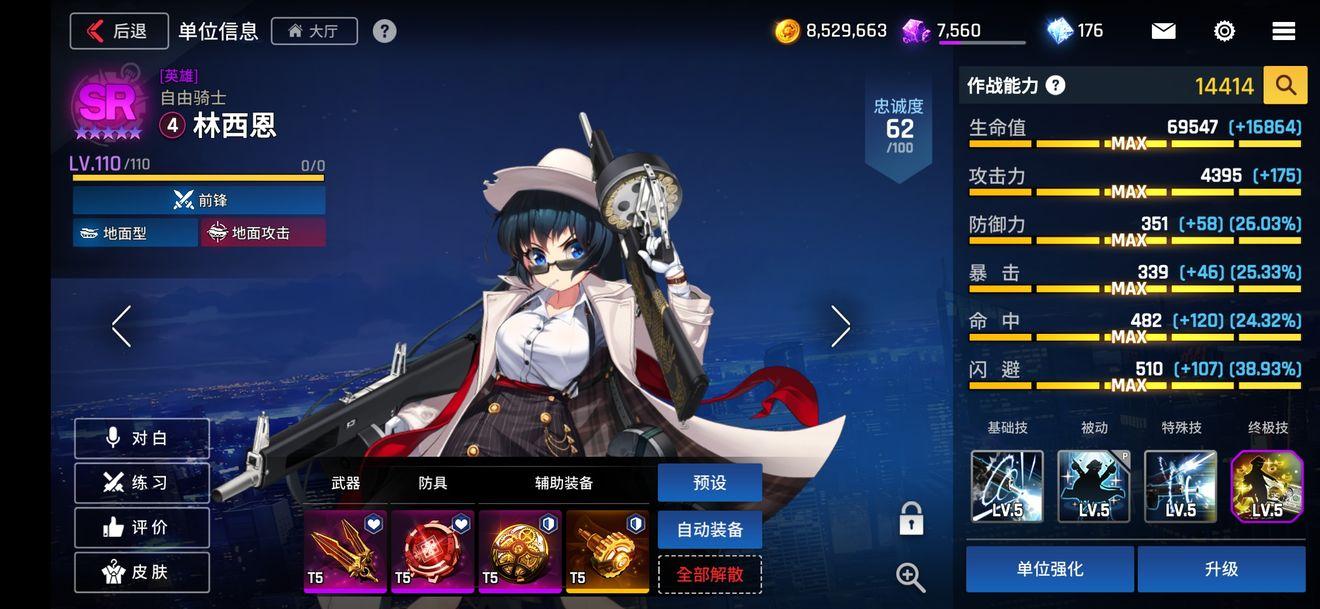Open the question mark help icon beside 大厅
This screenshot has width=1320, height=609.
384,31
